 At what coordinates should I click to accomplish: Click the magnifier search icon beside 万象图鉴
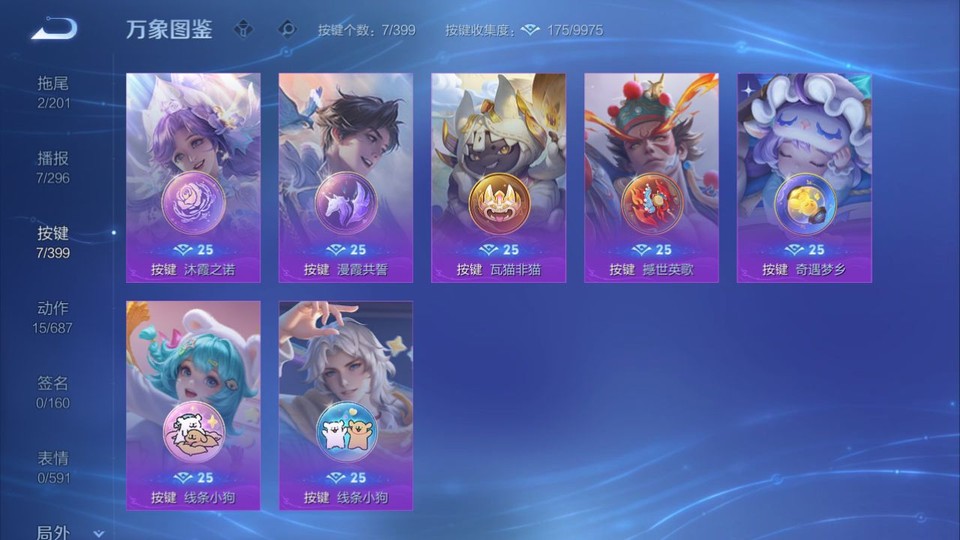tap(287, 29)
